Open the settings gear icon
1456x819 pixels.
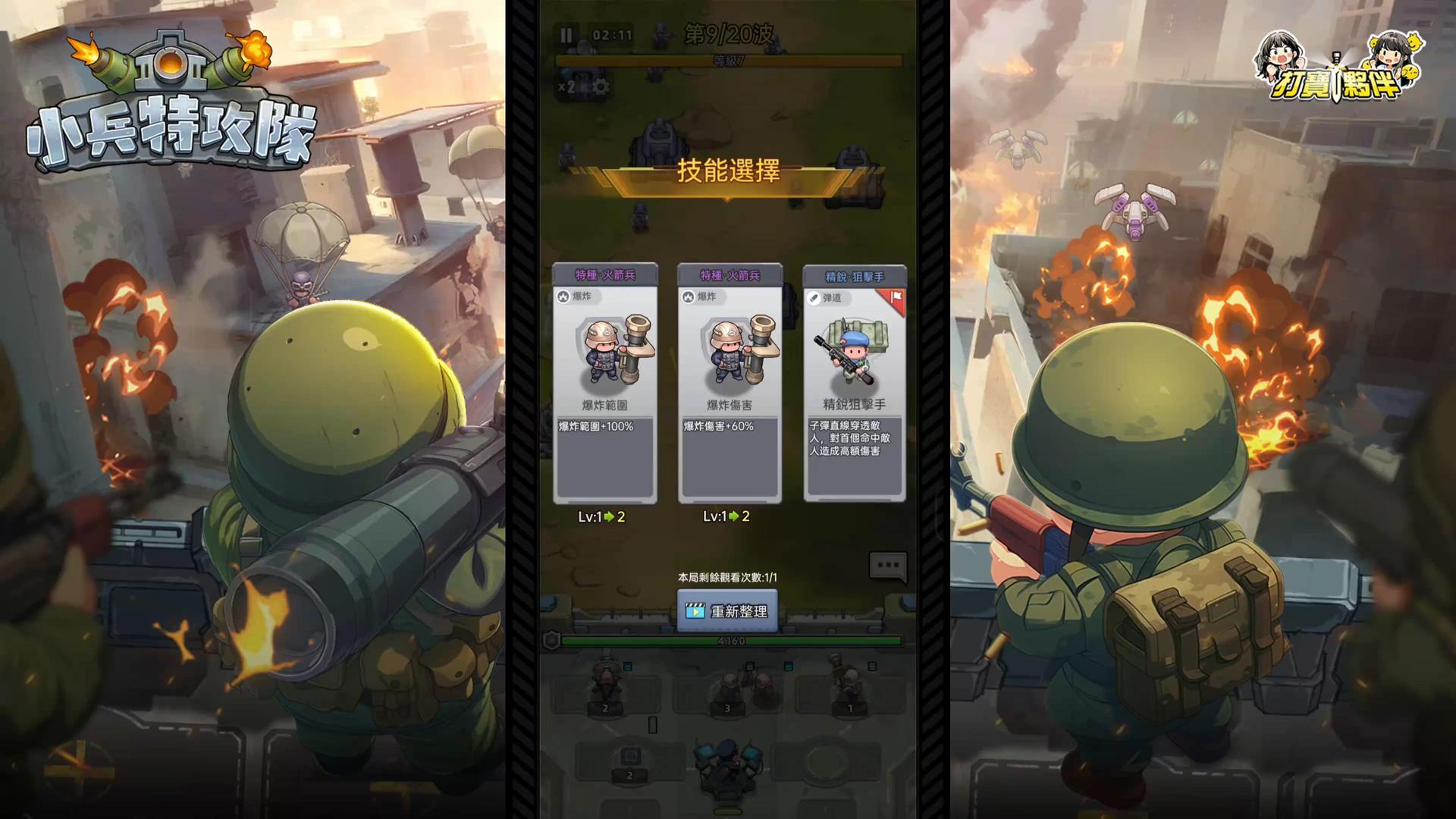(x=601, y=89)
